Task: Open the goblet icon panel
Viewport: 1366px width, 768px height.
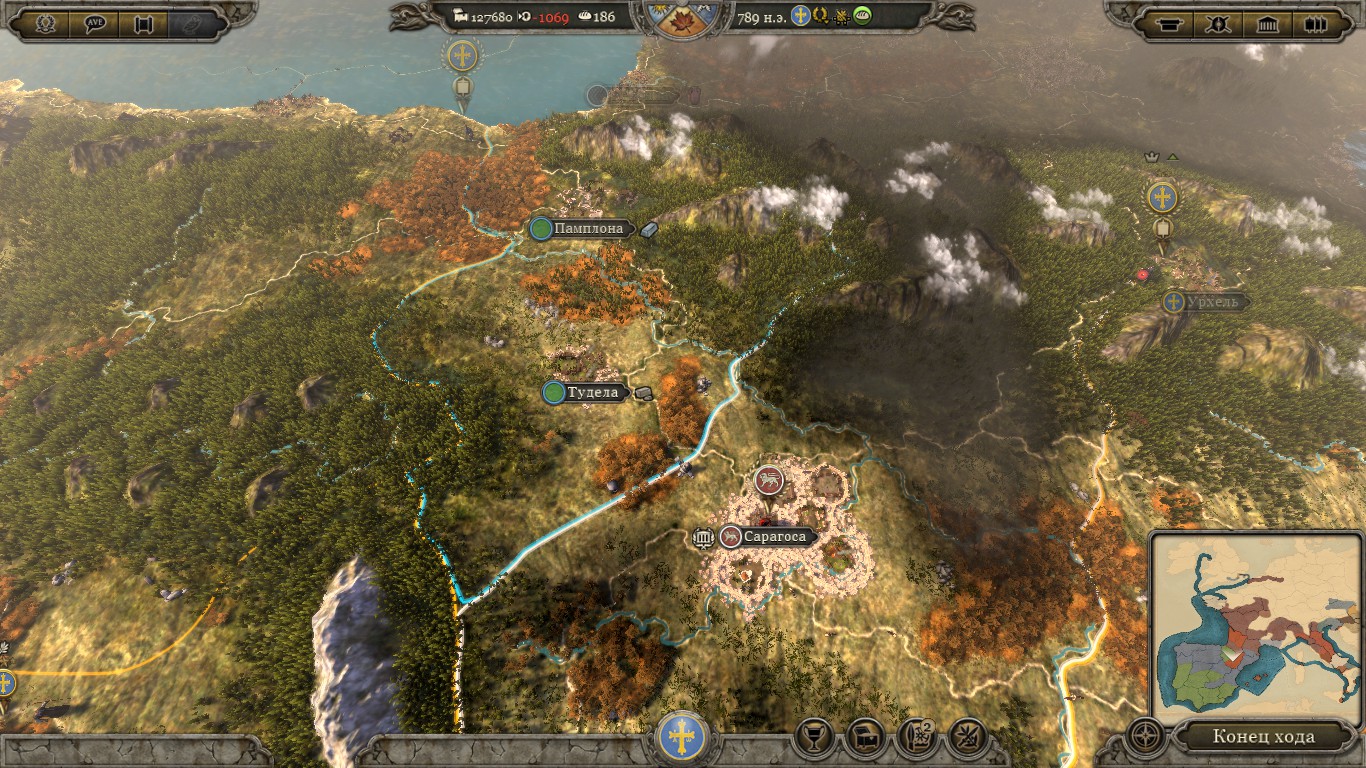Action: click(x=815, y=738)
